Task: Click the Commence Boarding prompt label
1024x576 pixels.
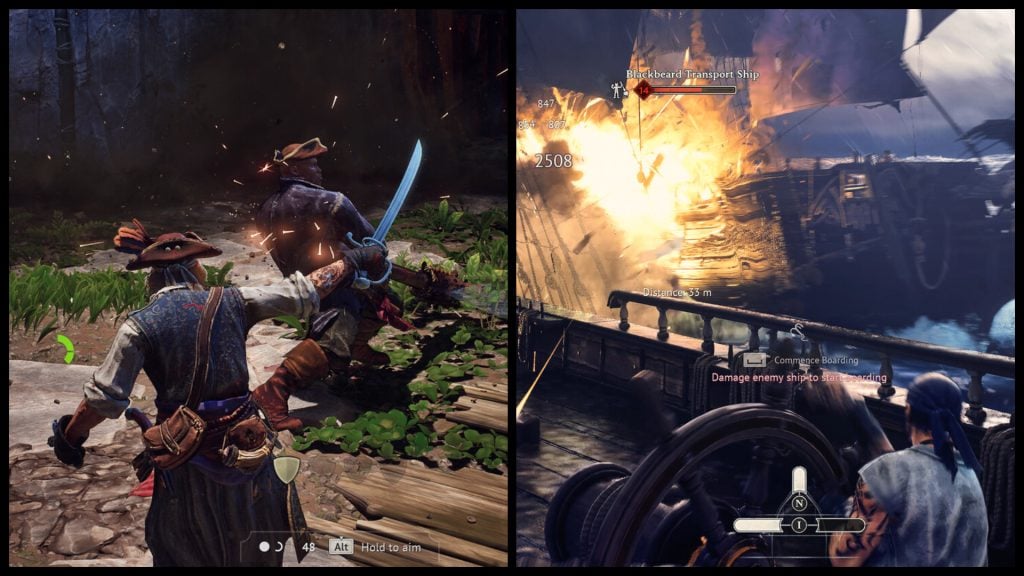Action: tap(816, 360)
